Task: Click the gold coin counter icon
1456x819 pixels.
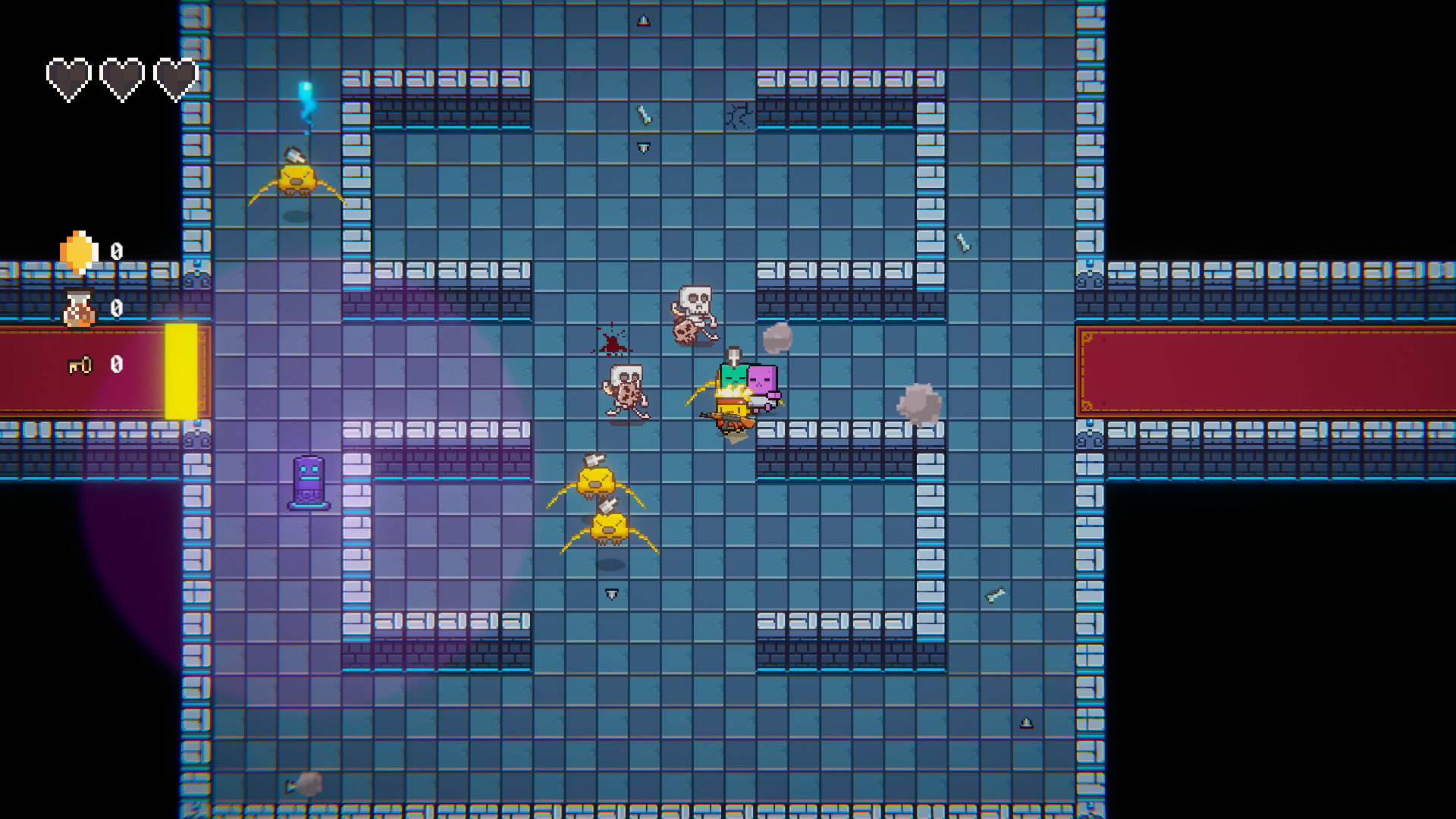Action: [78, 250]
